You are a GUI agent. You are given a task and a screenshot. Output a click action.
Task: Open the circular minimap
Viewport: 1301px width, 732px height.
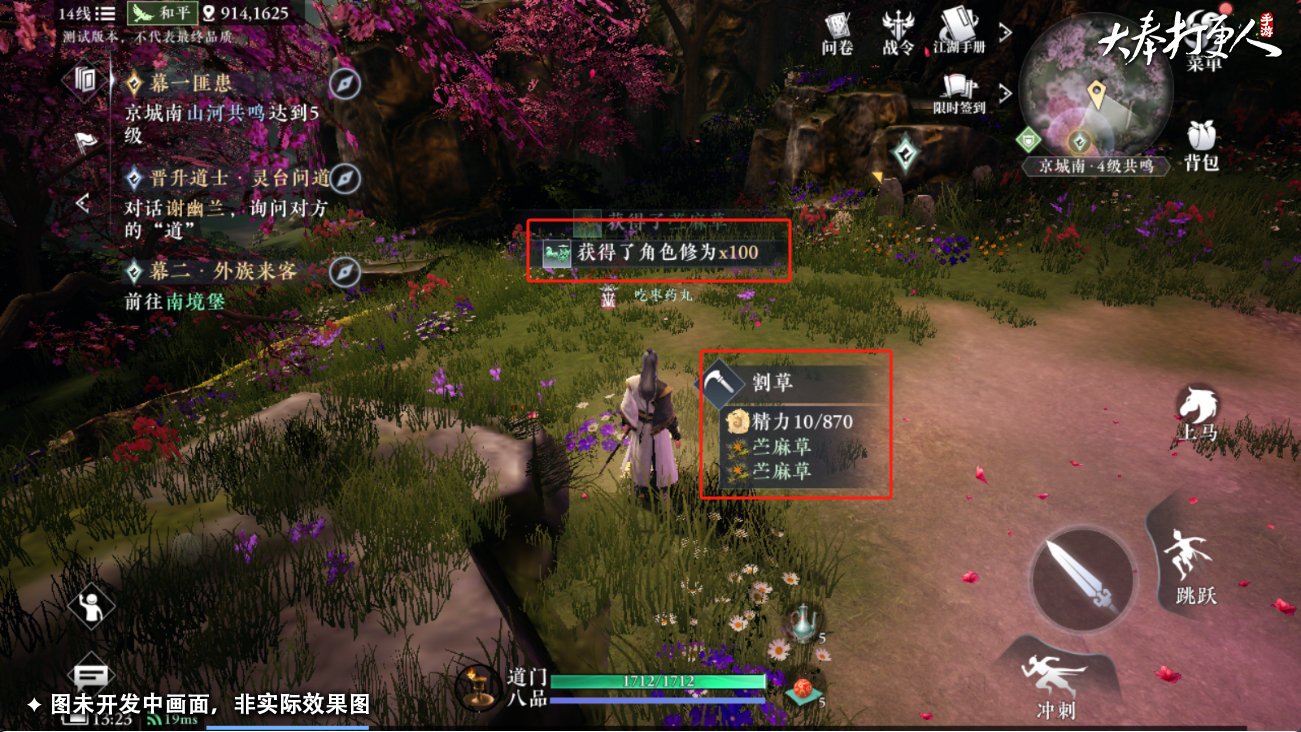[1095, 92]
